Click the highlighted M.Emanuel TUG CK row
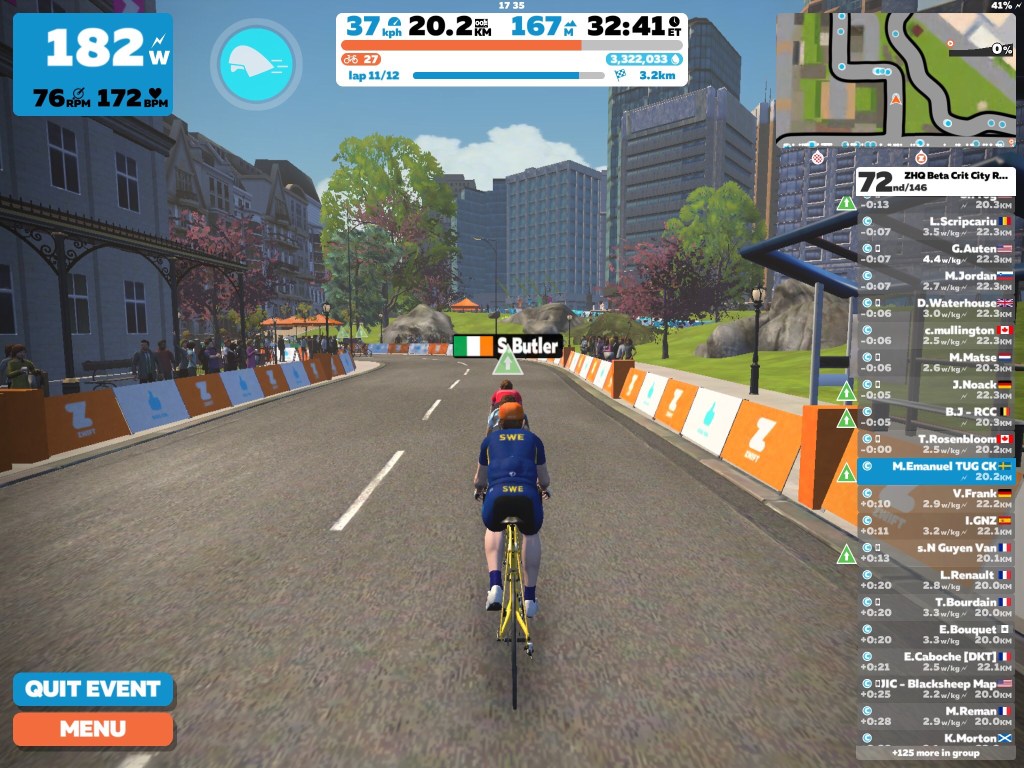This screenshot has width=1024, height=768. point(936,471)
